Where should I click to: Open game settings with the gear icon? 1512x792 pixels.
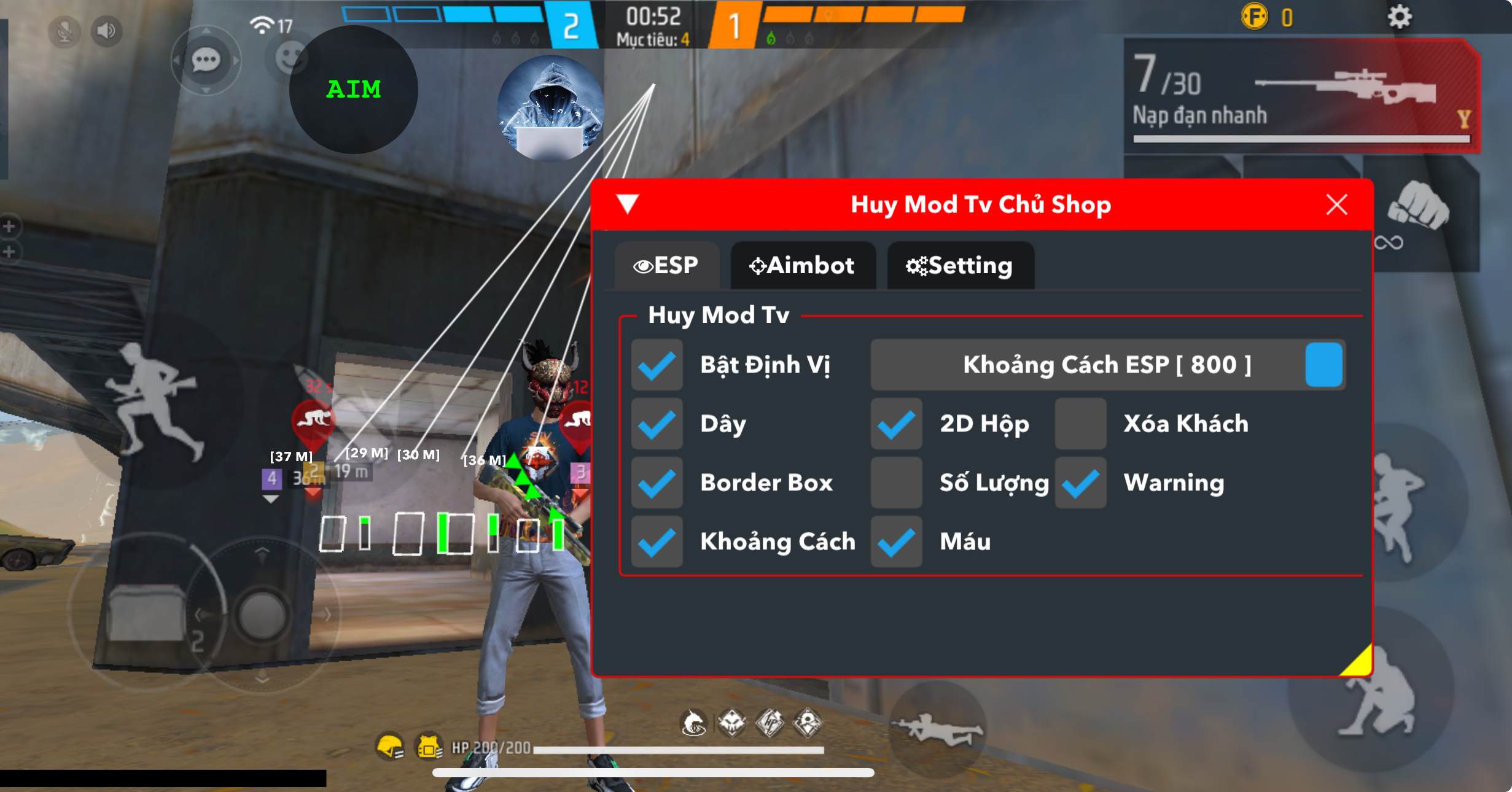[x=1399, y=17]
